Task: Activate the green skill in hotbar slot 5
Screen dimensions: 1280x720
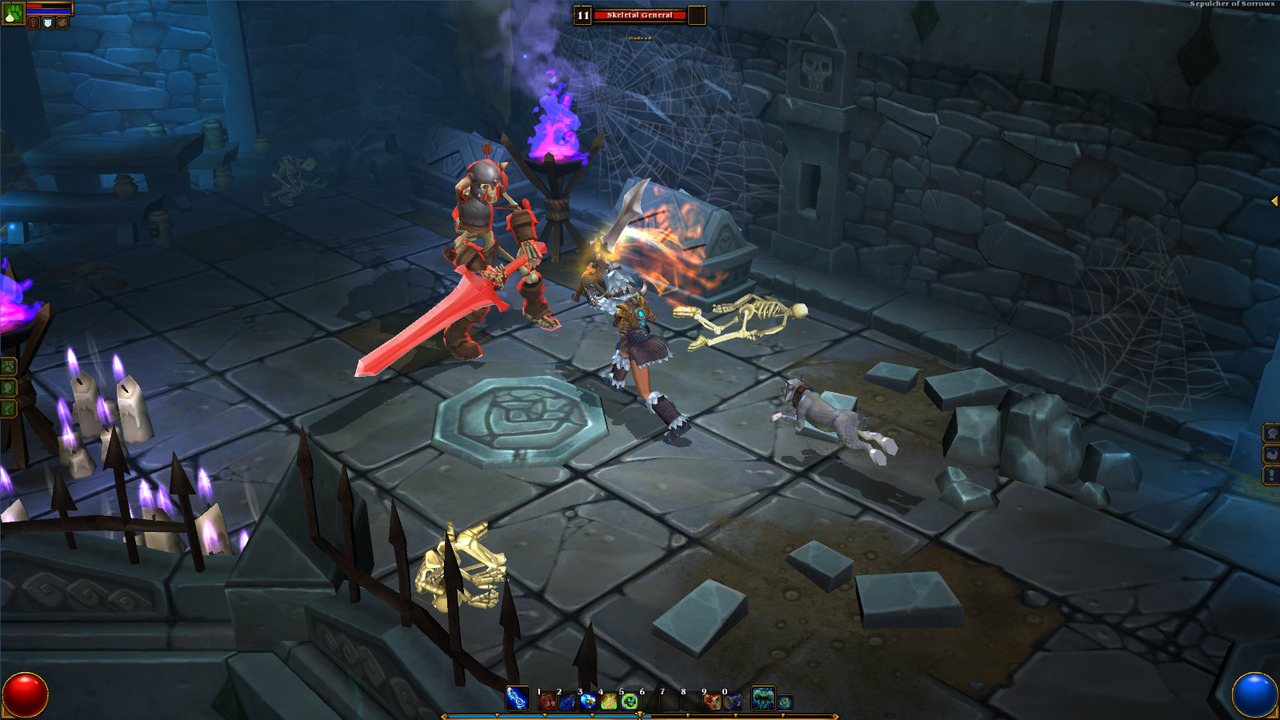Action: point(629,702)
